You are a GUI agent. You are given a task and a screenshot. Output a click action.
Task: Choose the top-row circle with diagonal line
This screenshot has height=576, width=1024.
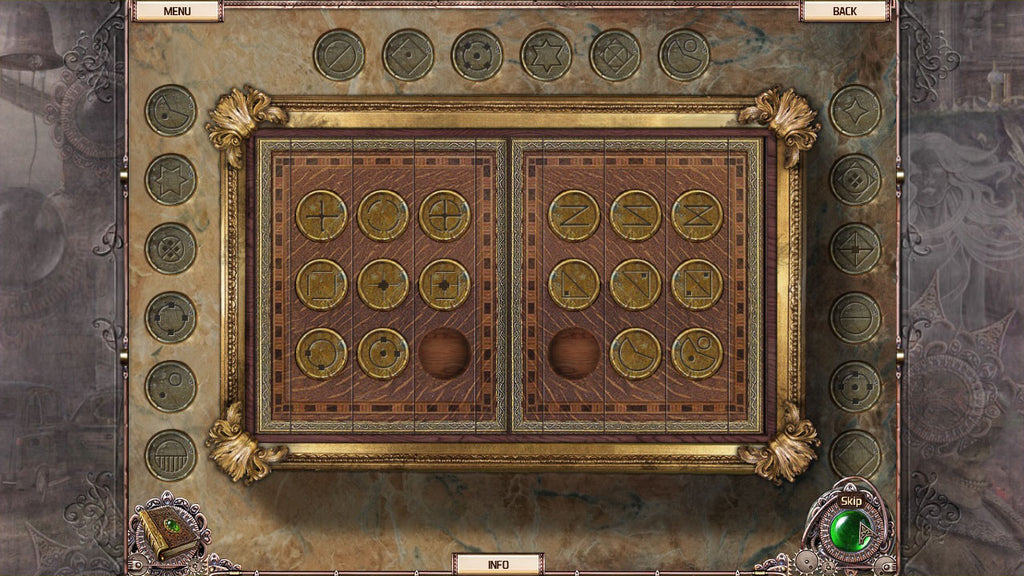point(339,55)
